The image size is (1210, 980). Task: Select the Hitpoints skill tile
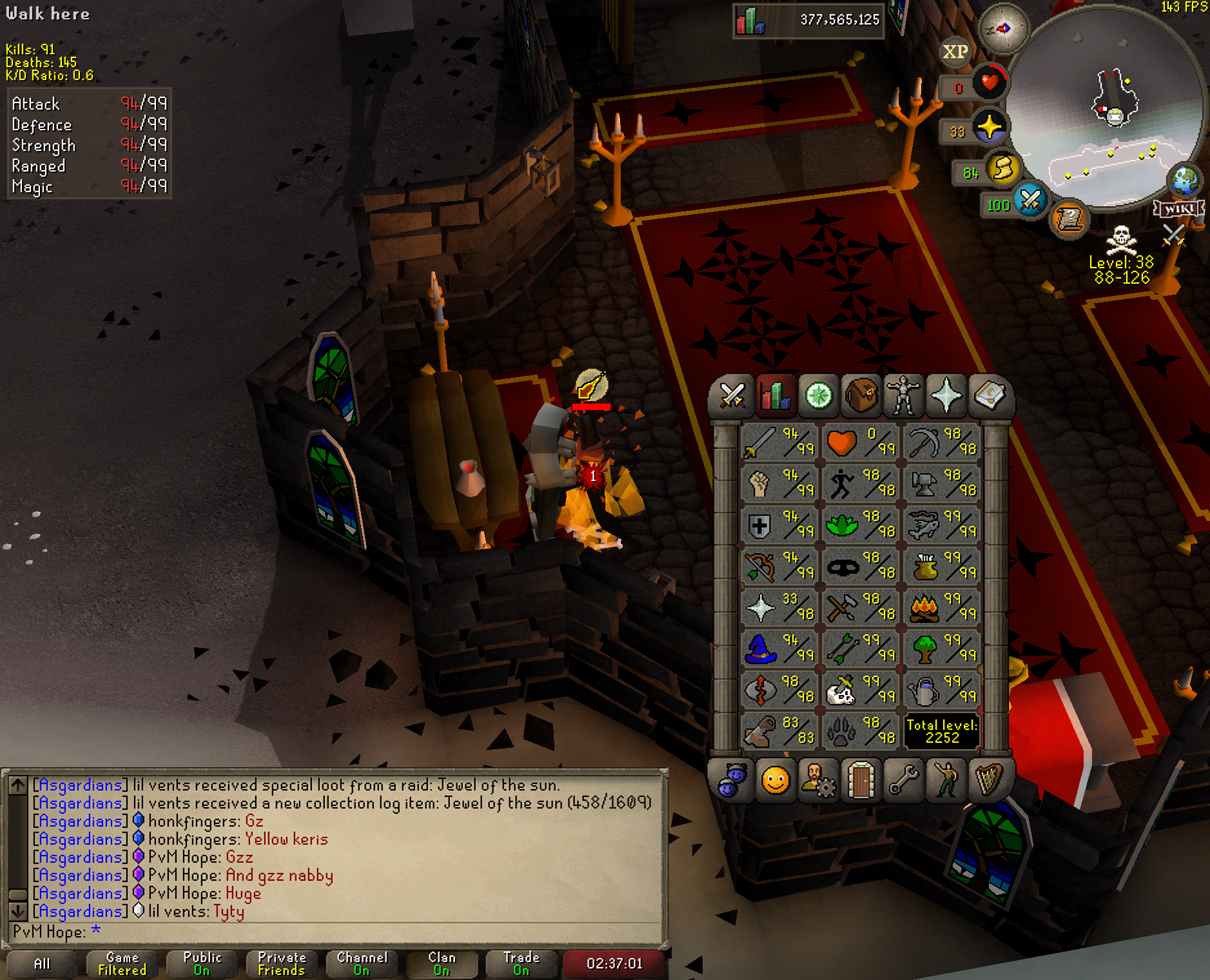861,442
